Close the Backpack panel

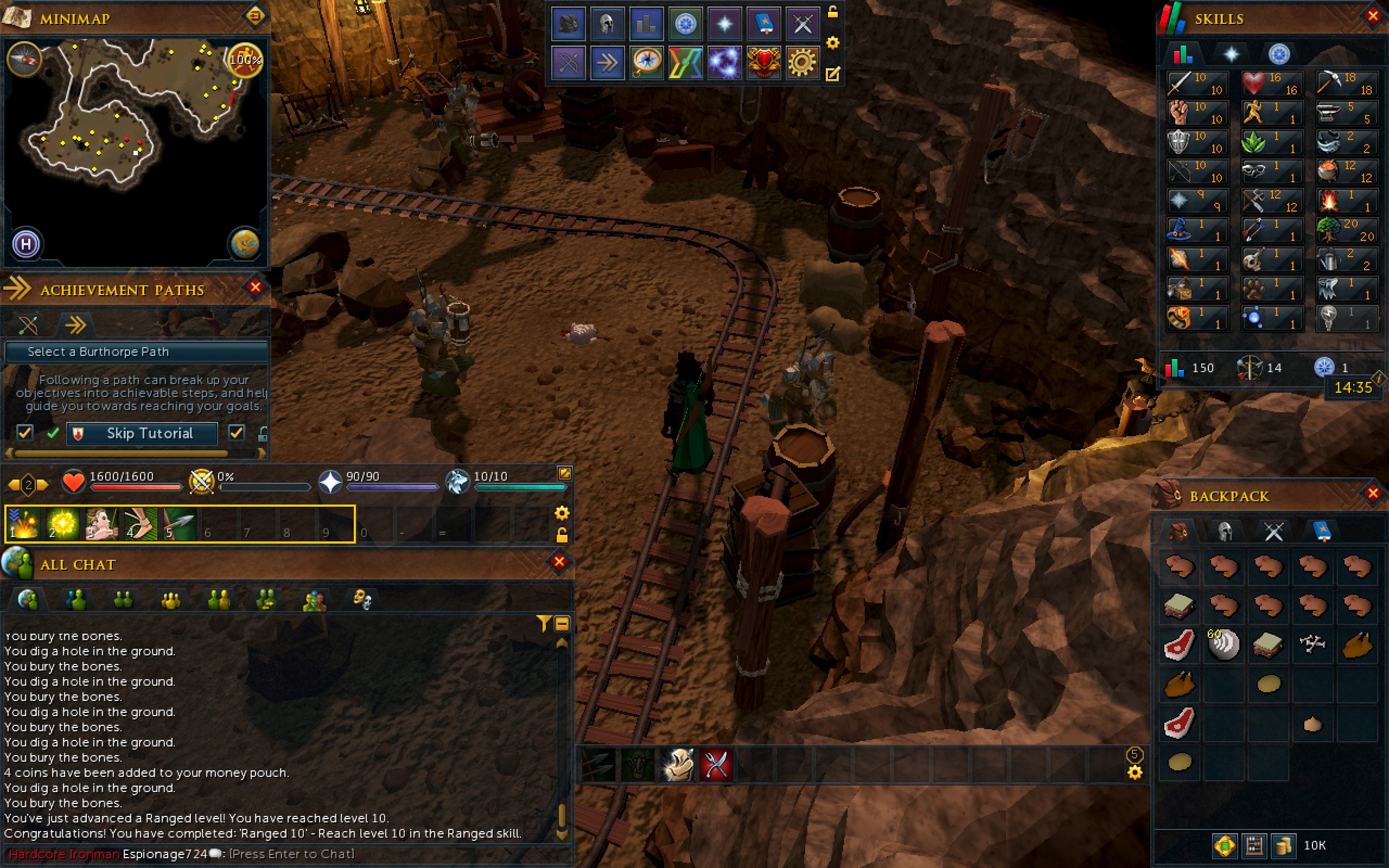[1373, 493]
